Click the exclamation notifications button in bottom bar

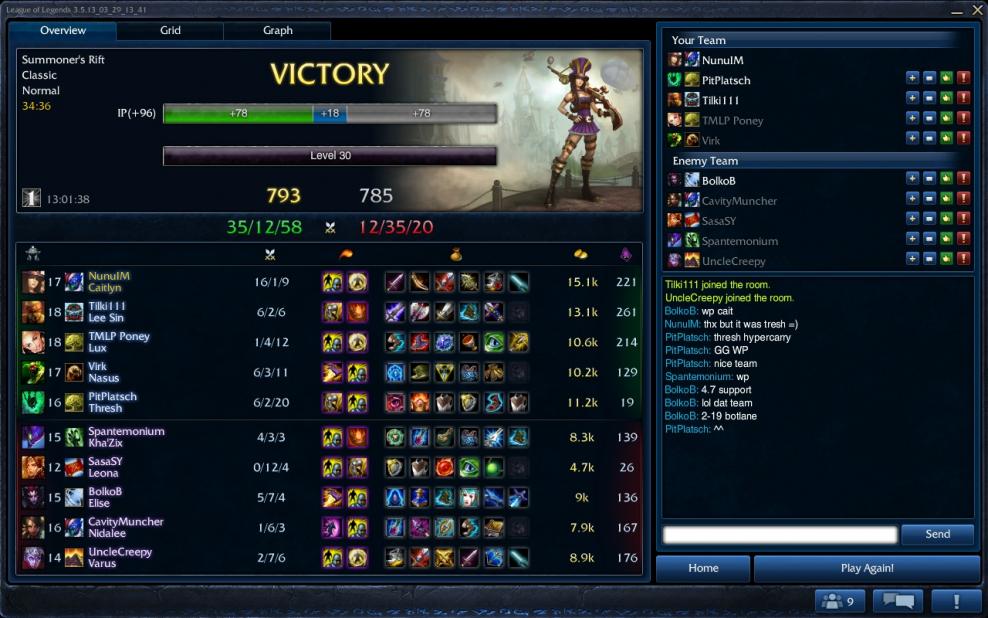956,601
